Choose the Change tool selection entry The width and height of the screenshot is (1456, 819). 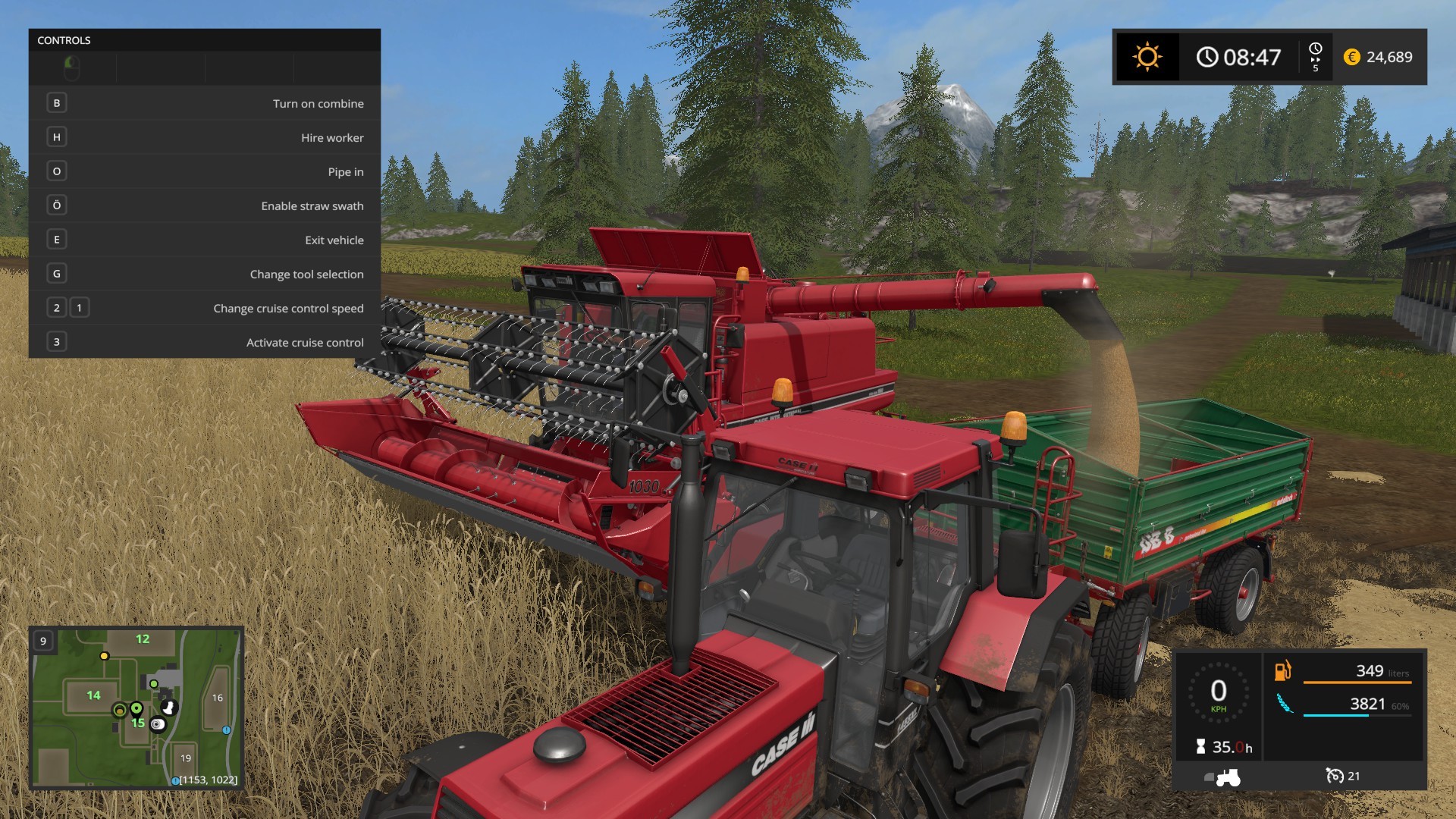pos(205,274)
